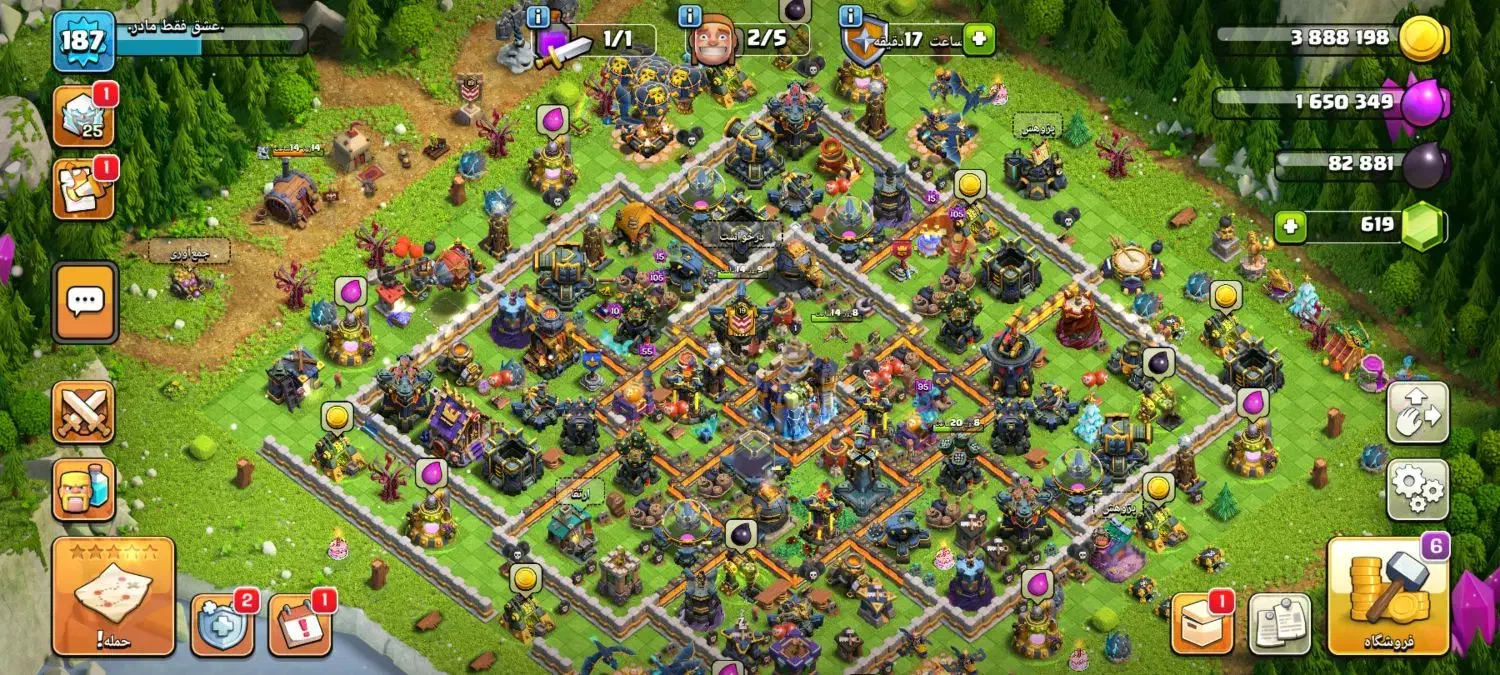Open the Attack map button
Viewport: 1500px width, 675px height.
113,597
